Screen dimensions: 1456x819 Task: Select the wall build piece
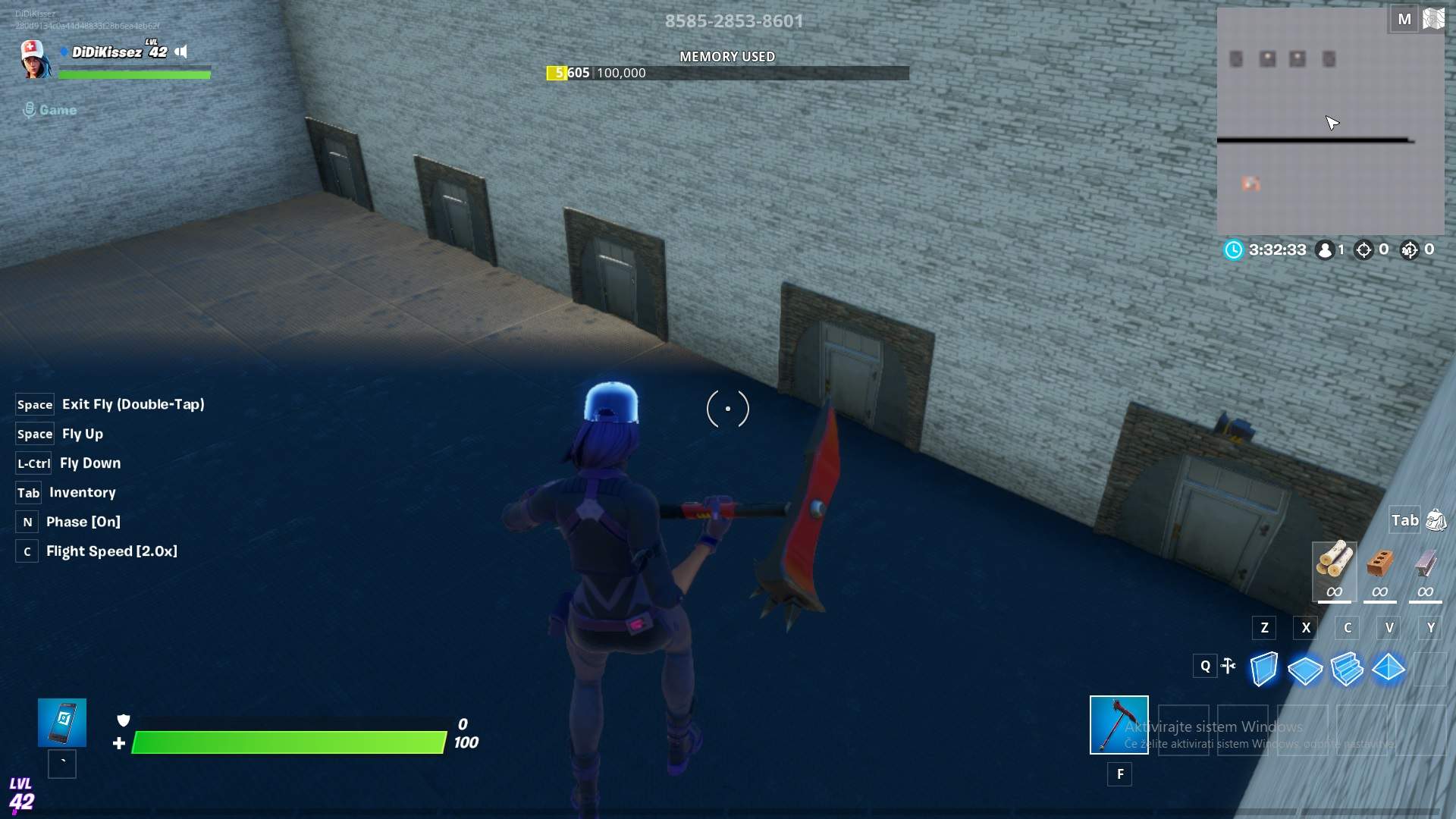pos(1263,668)
